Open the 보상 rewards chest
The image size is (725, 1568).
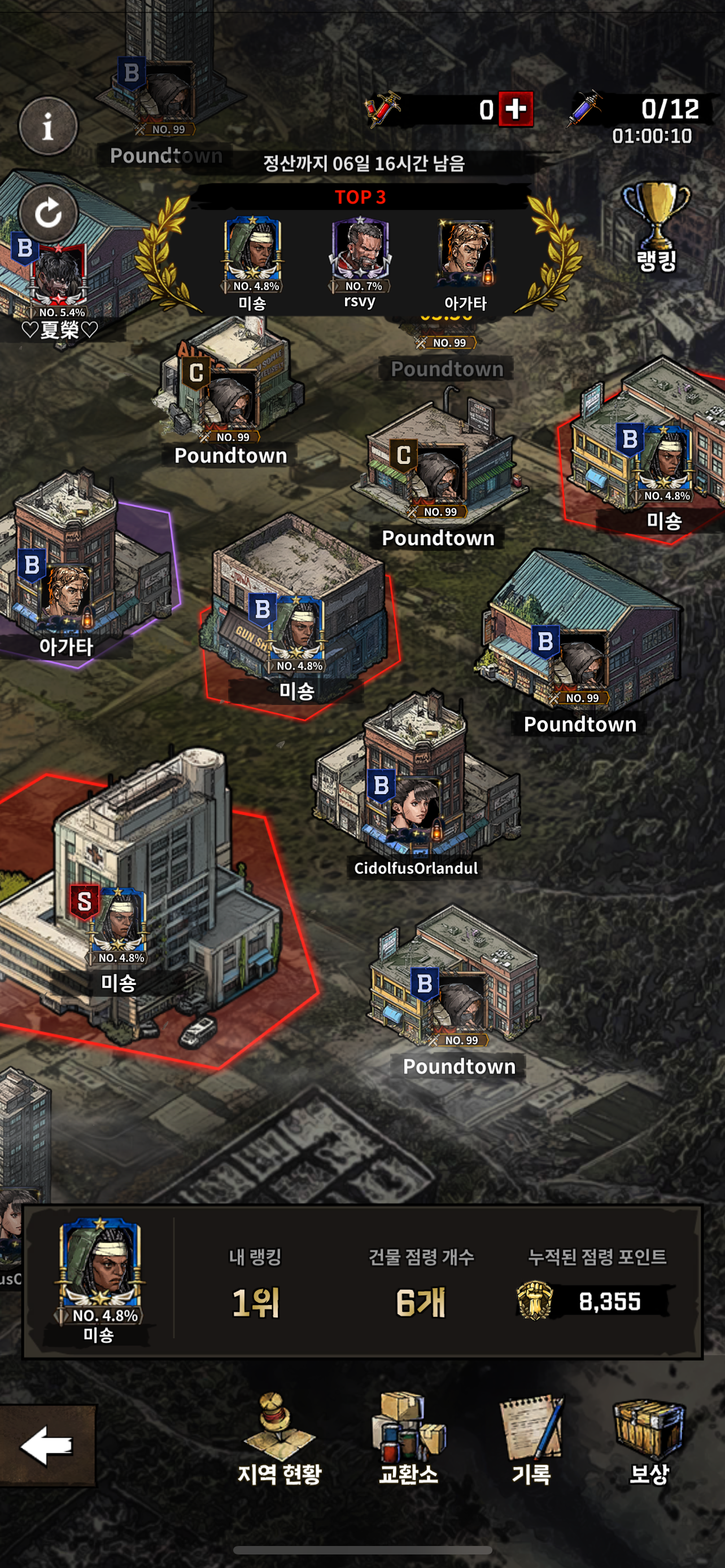[x=649, y=1439]
